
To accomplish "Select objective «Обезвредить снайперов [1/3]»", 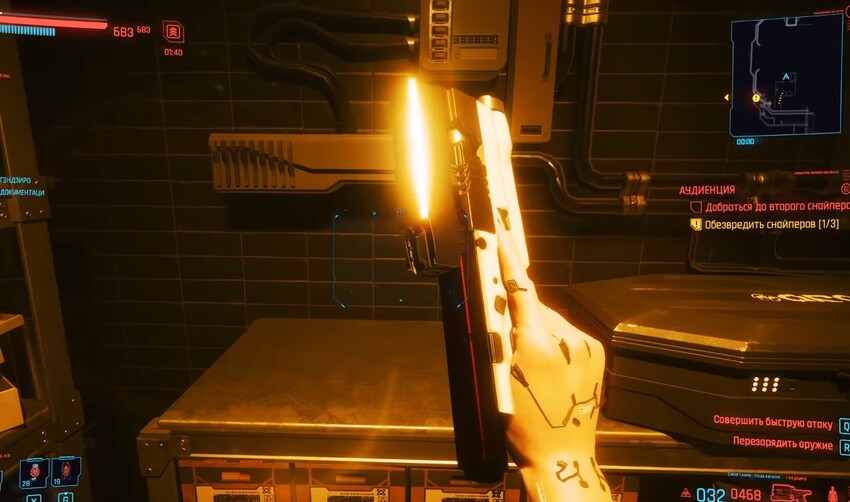I will [x=770, y=224].
